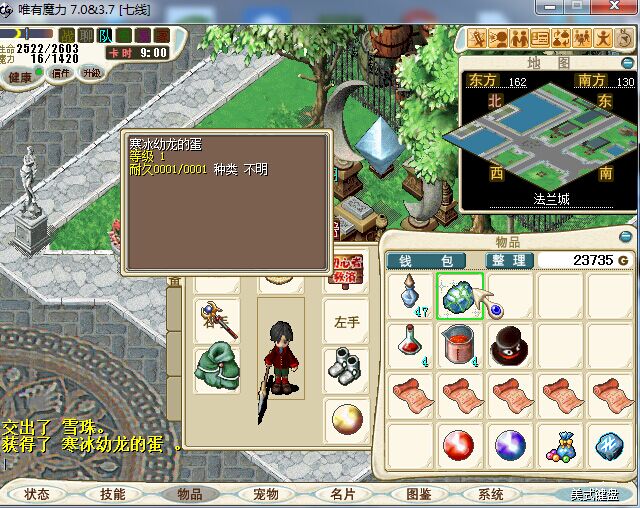Pick the red liquid beaker item
The width and height of the screenshot is (640, 508).
460,345
